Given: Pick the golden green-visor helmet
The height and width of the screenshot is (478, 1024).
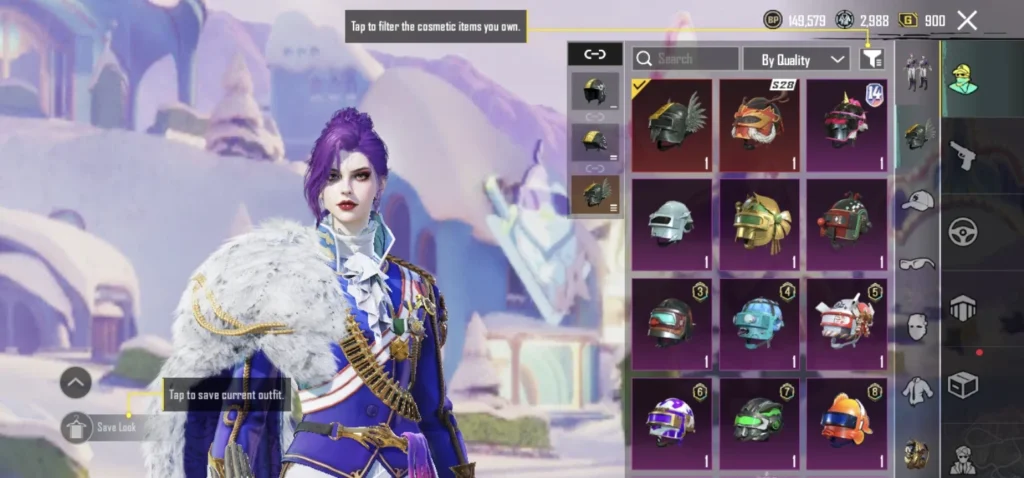Looking at the screenshot, I should coord(760,224).
